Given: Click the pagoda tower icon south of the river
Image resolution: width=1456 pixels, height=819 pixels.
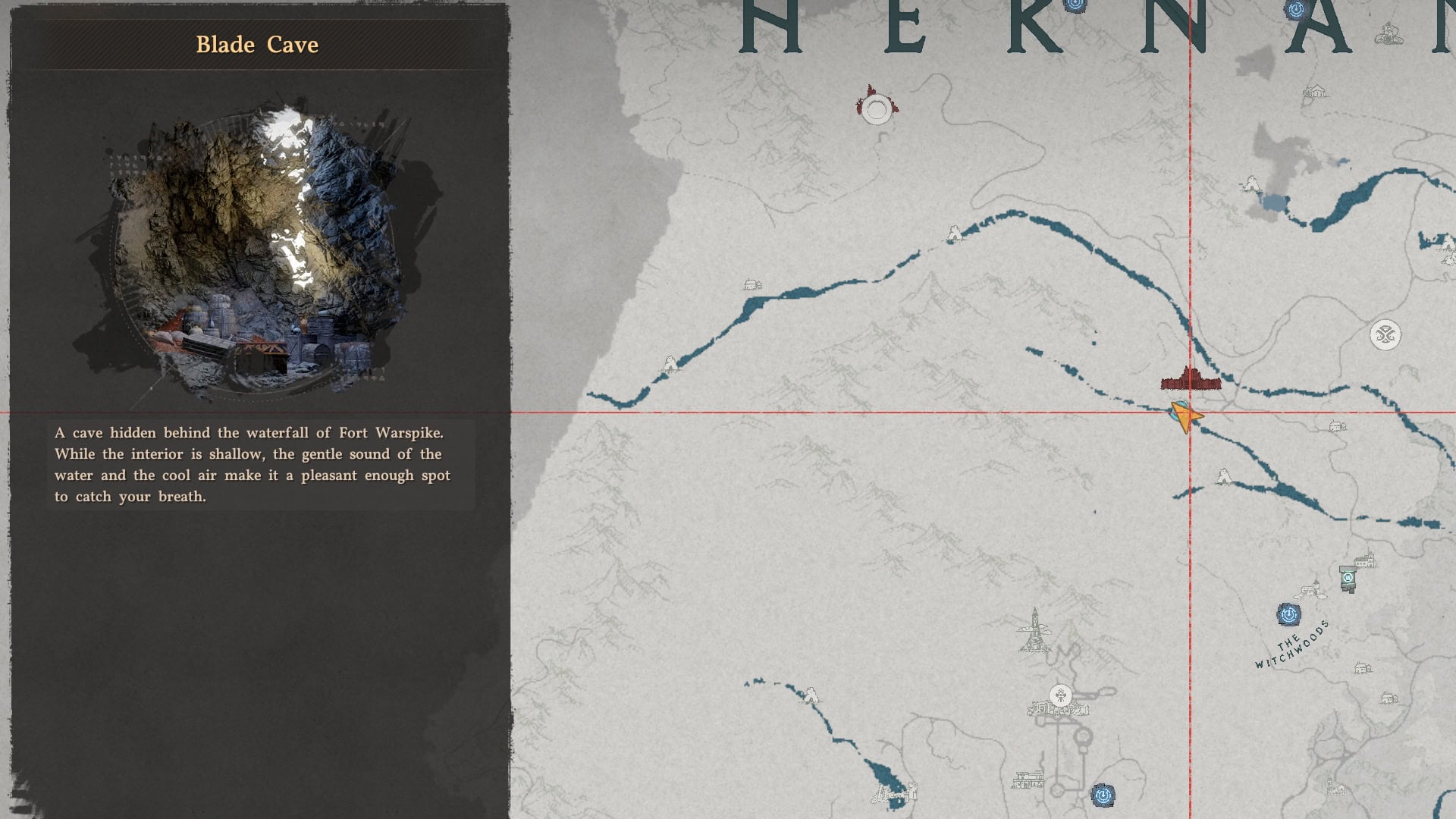Looking at the screenshot, I should (1034, 628).
